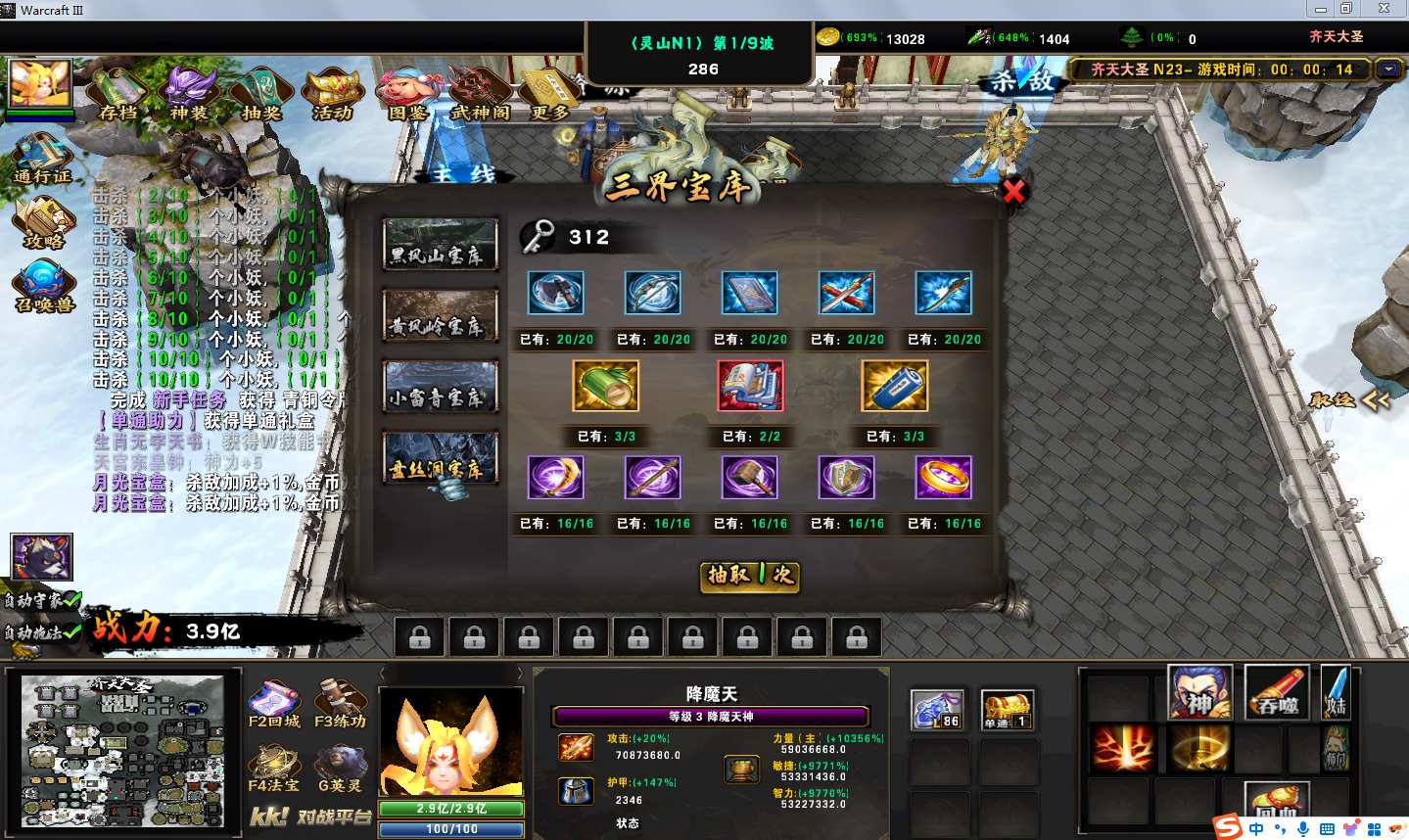Open the 通行证 battle pass
Screen dimensions: 1409x840
42,160
